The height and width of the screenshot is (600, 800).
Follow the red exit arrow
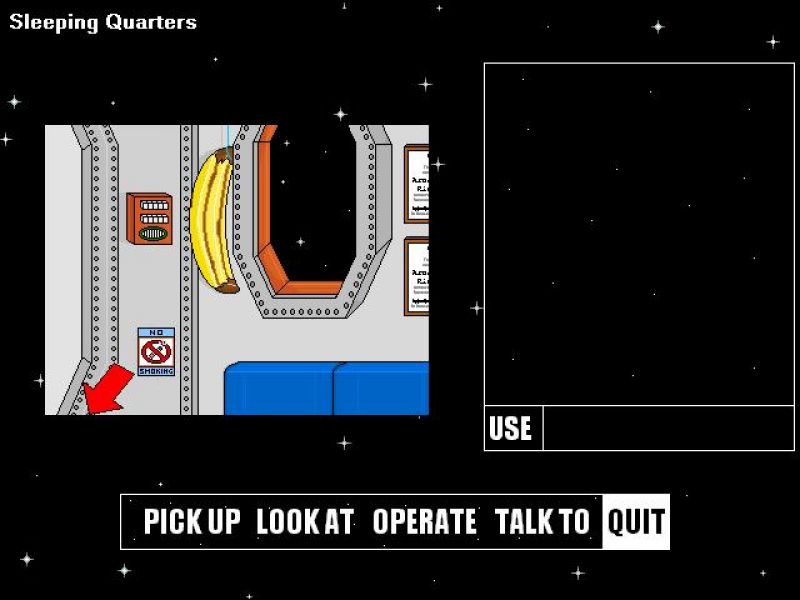106,389
